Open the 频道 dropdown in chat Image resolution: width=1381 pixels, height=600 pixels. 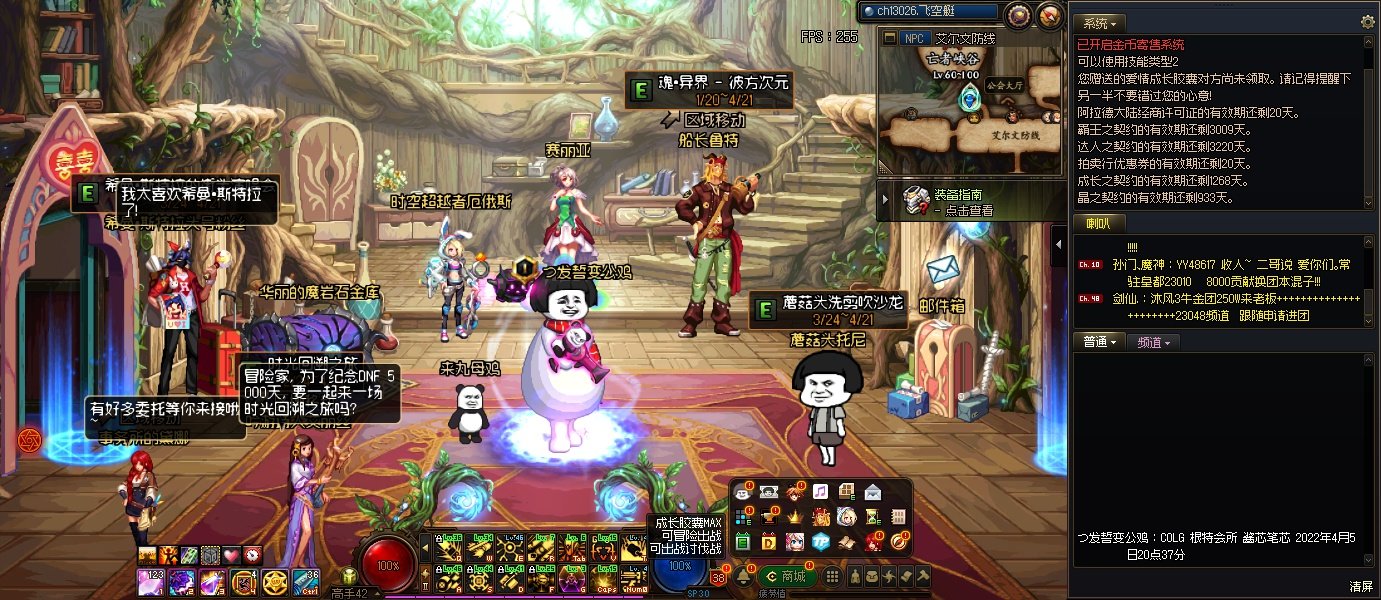point(1153,342)
